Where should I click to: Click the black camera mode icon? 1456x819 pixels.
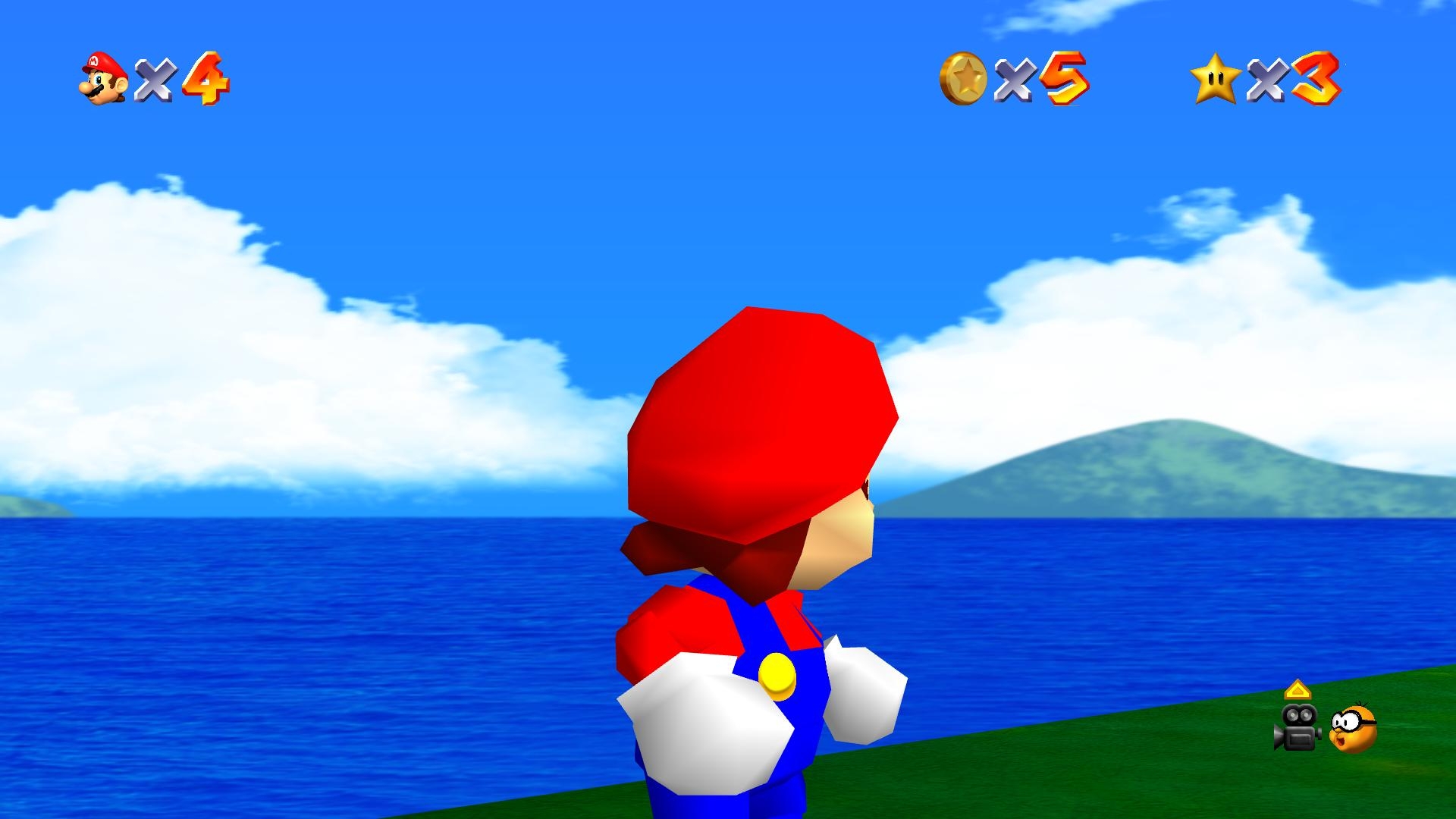(1297, 728)
